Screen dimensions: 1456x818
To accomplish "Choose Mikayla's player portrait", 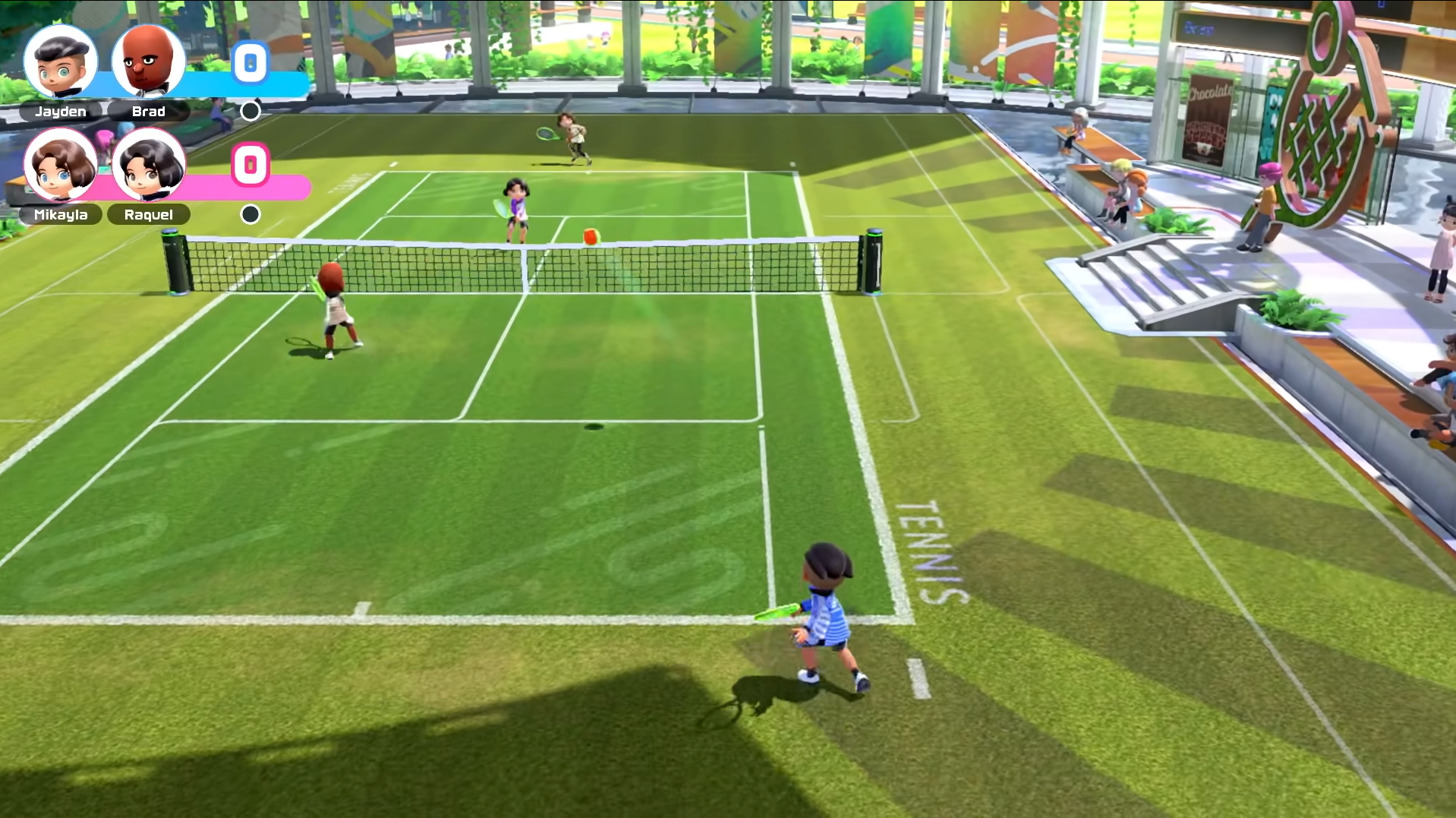I will click(61, 166).
